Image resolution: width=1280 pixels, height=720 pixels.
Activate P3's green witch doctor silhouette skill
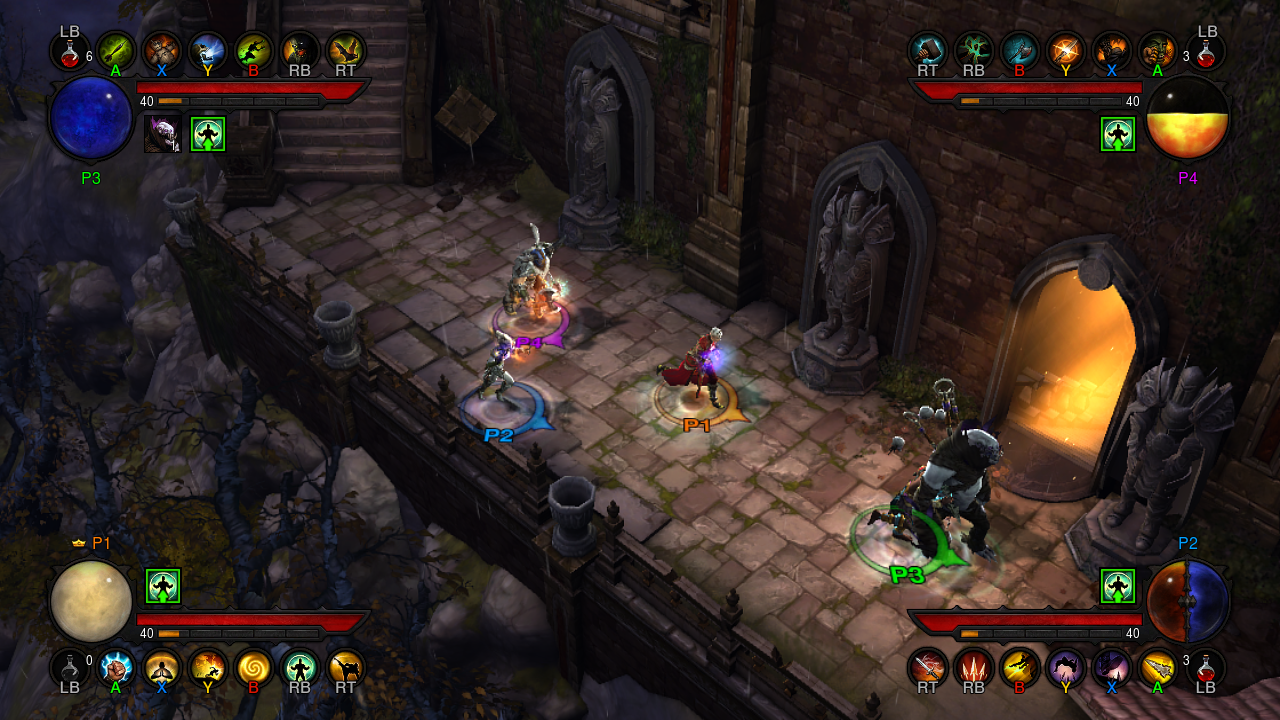[254, 50]
